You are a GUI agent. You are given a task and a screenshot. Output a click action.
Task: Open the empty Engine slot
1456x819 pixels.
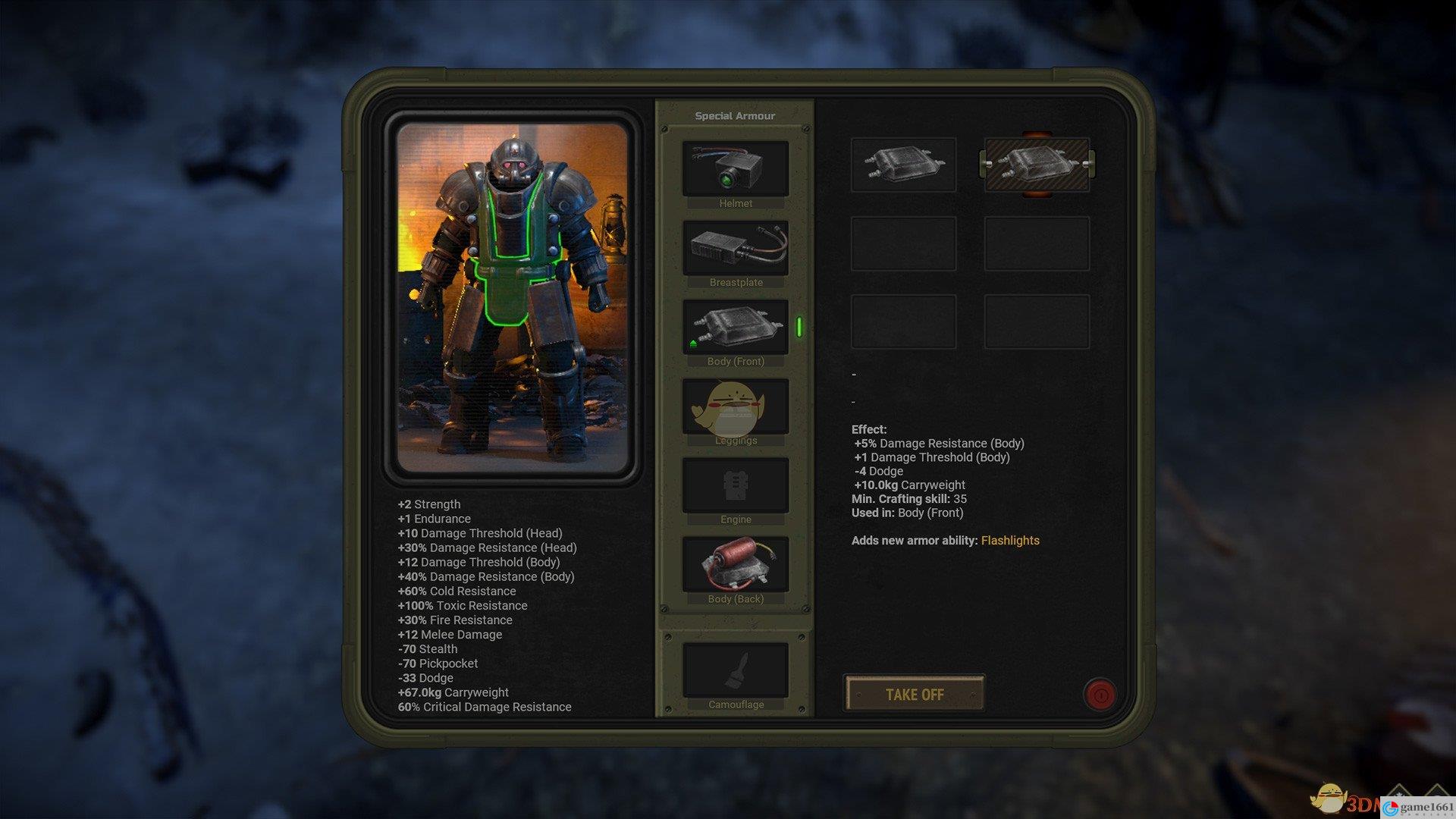coord(735,485)
